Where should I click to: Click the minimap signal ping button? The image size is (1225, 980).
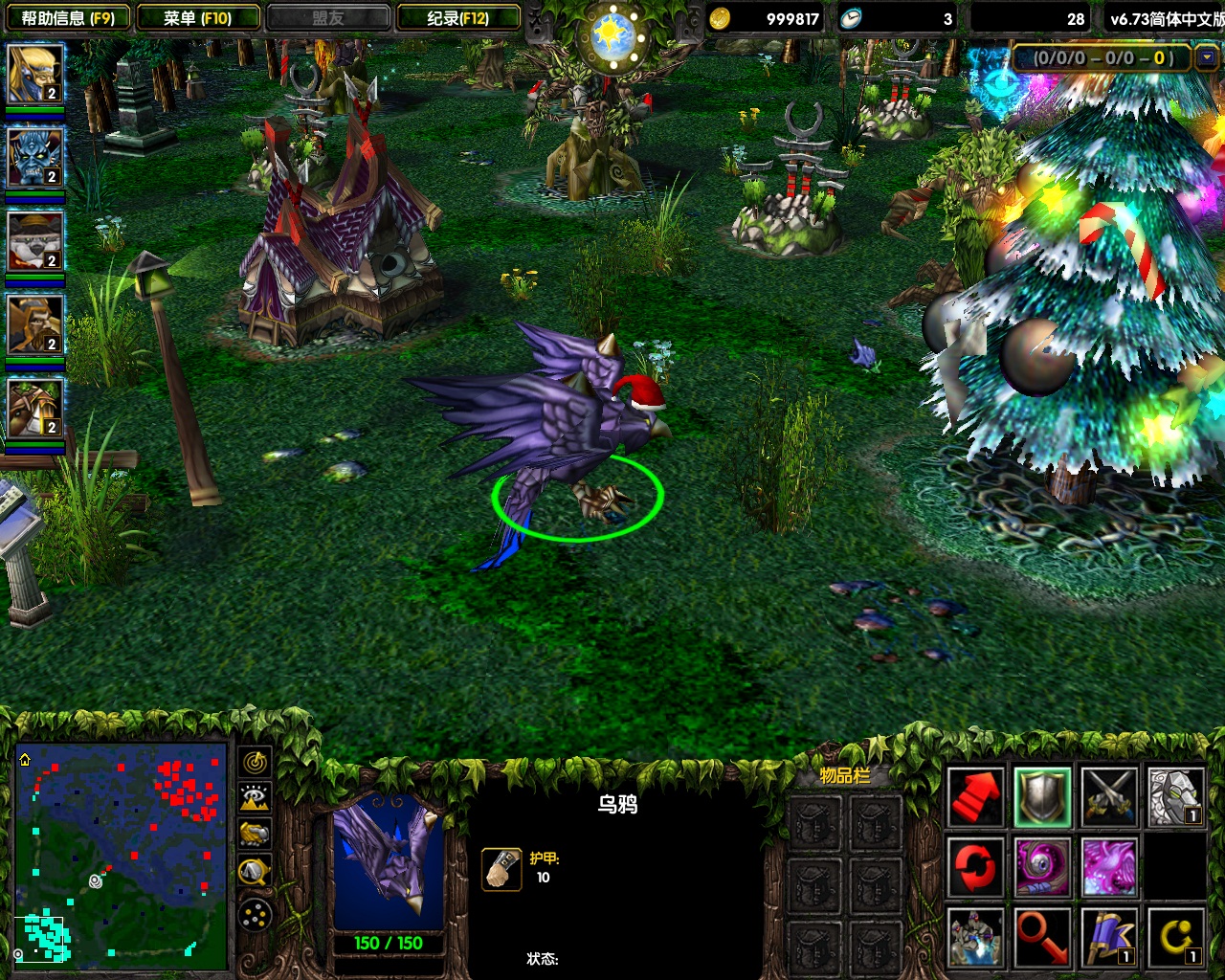[x=255, y=762]
